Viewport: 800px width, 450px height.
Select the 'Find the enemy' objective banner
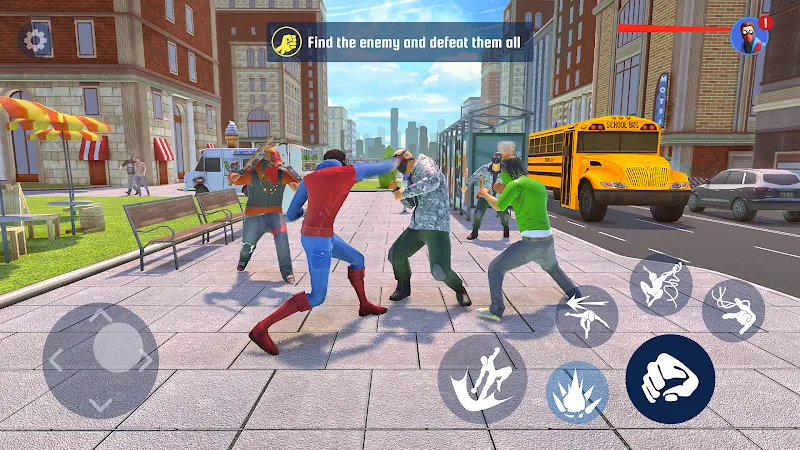pos(400,43)
